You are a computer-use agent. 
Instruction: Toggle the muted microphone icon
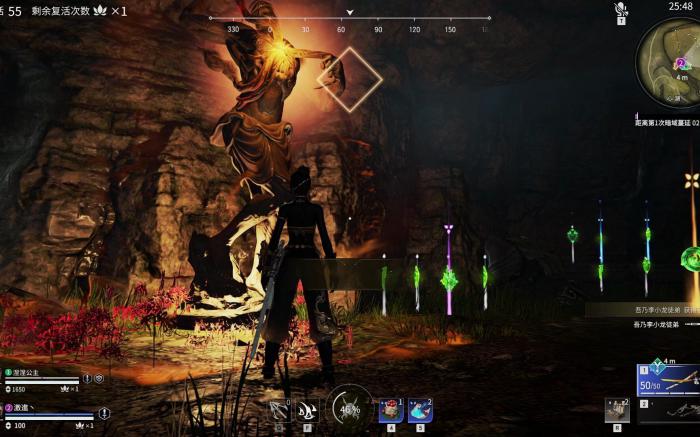621,9
